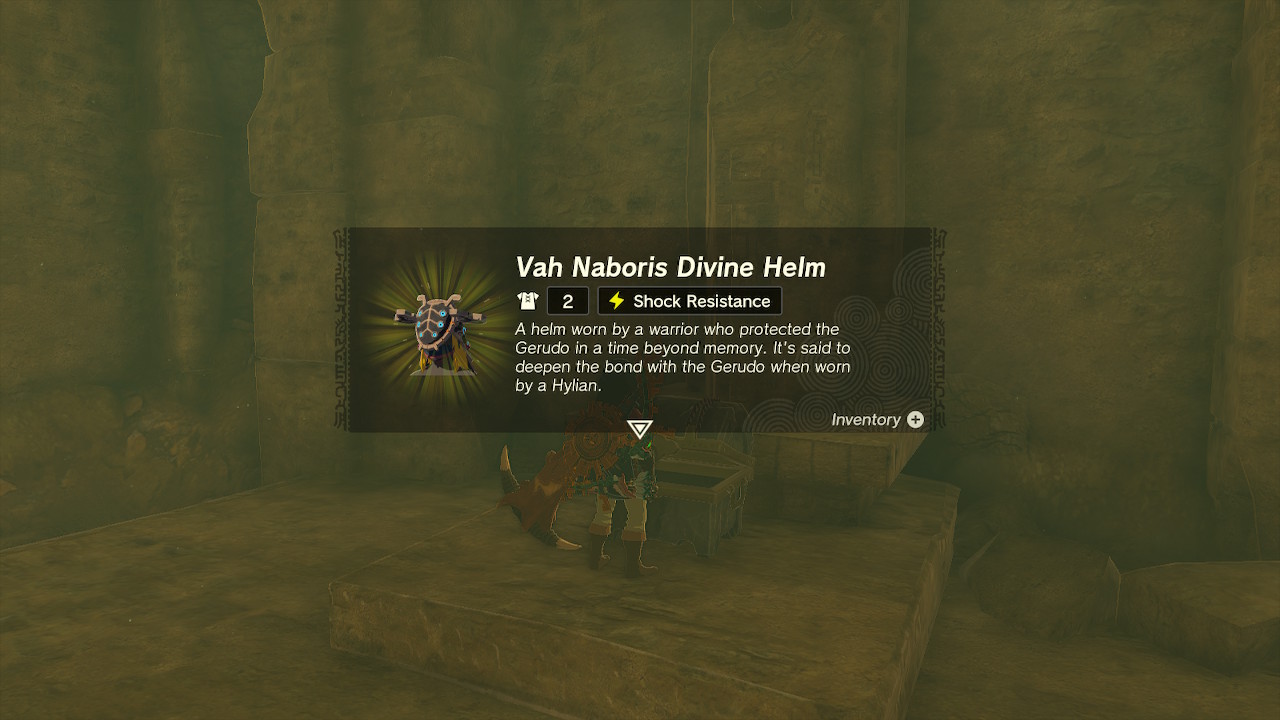Click the plus icon next to Inventory
The height and width of the screenshot is (720, 1280).
coord(915,420)
